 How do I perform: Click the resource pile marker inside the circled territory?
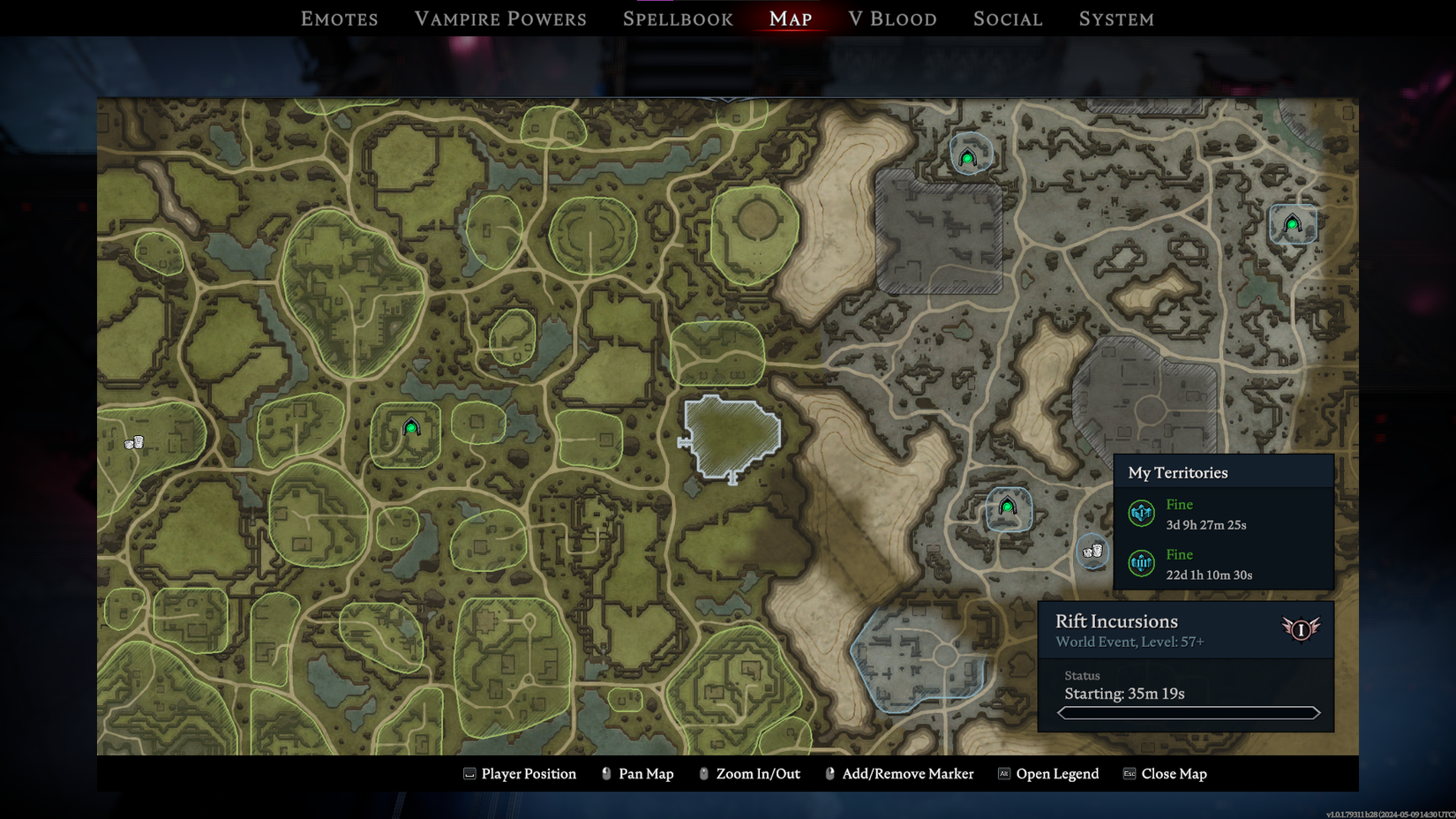tap(1092, 550)
